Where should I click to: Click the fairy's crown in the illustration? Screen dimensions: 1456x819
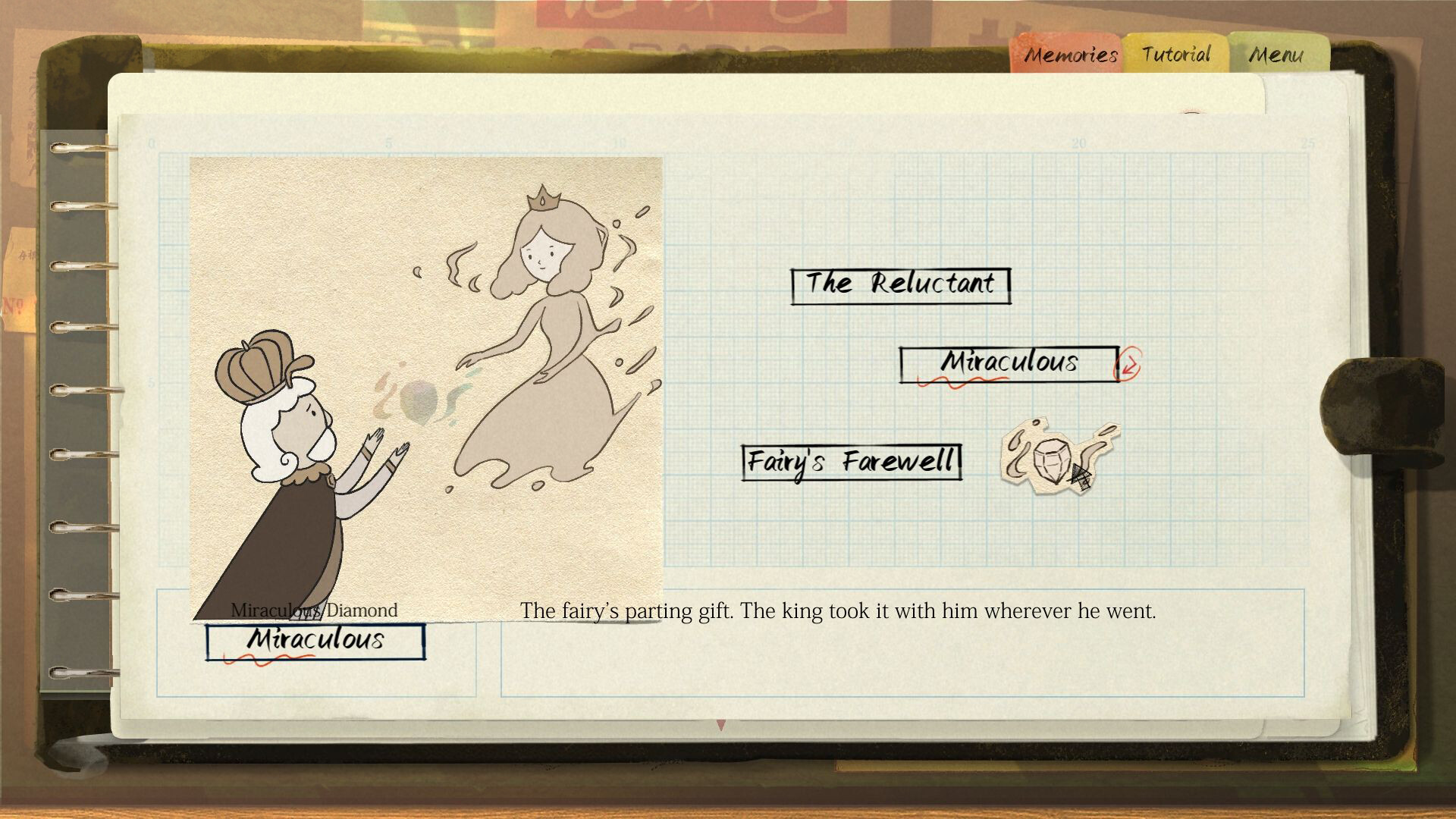pos(544,199)
